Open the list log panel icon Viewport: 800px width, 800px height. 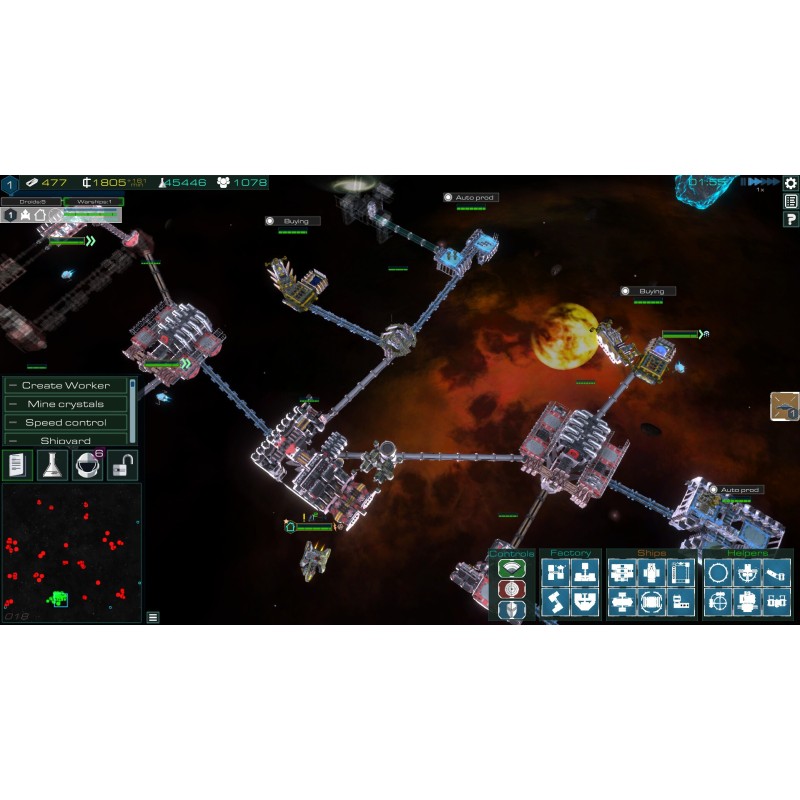791,201
